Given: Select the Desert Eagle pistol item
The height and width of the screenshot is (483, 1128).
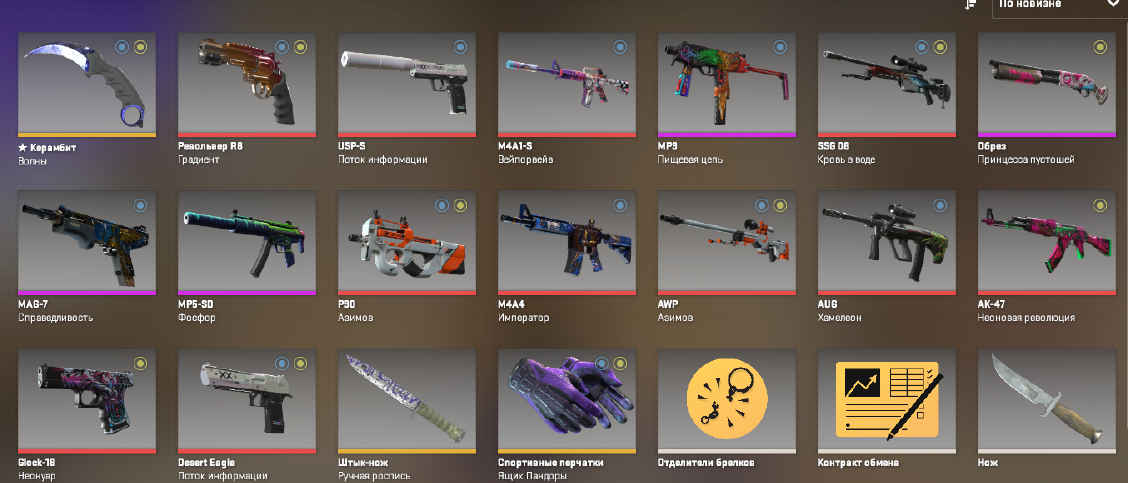Looking at the screenshot, I should (x=247, y=400).
